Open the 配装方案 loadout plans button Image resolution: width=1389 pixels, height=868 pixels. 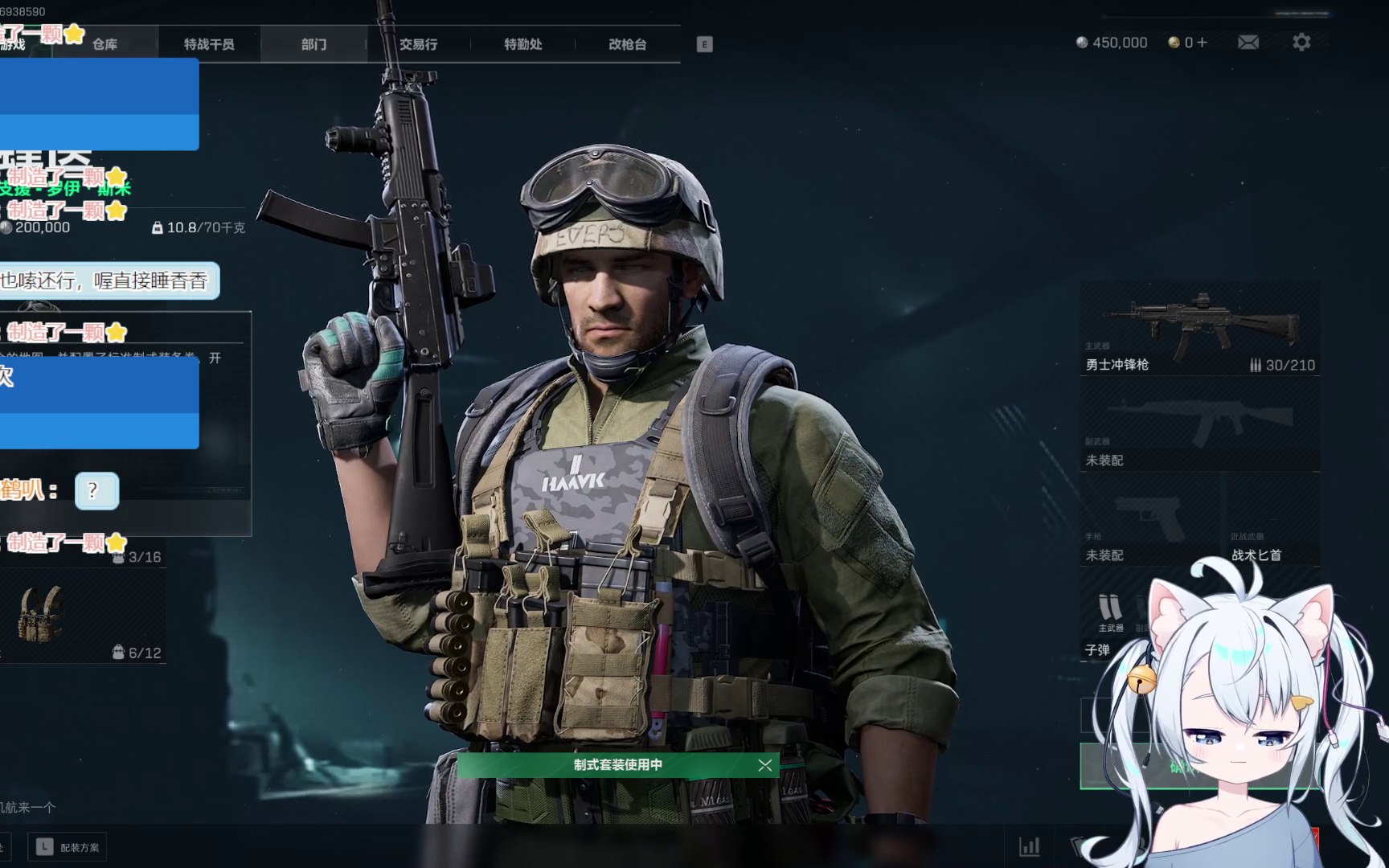coord(69,847)
